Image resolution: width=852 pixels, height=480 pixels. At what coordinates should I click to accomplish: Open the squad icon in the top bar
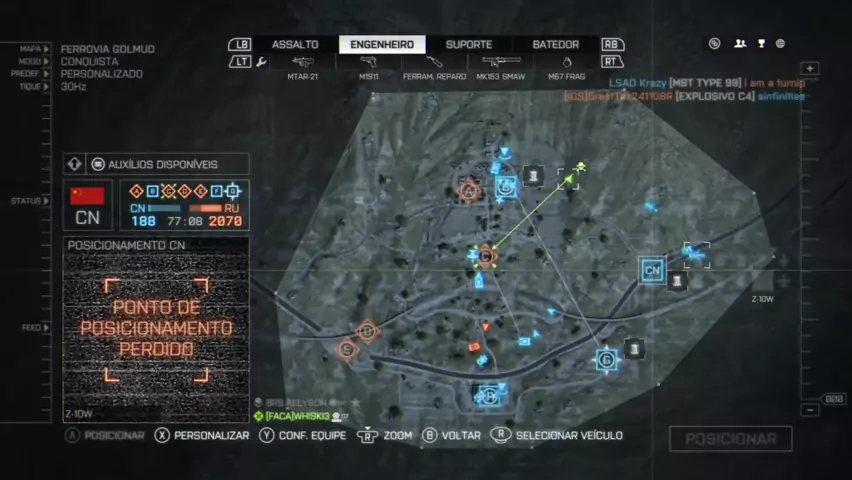740,44
